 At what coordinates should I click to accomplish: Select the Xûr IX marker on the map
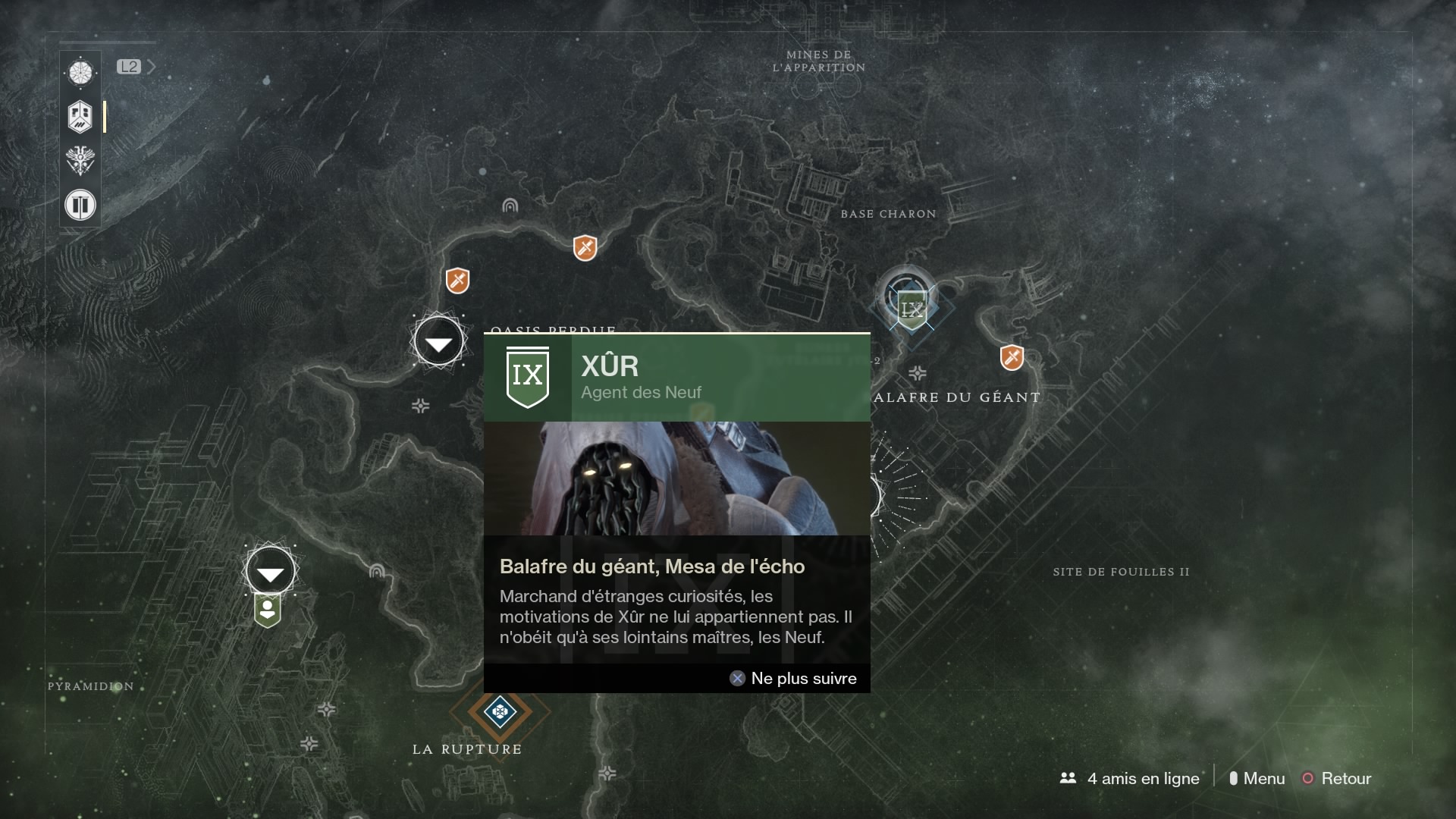tap(911, 309)
